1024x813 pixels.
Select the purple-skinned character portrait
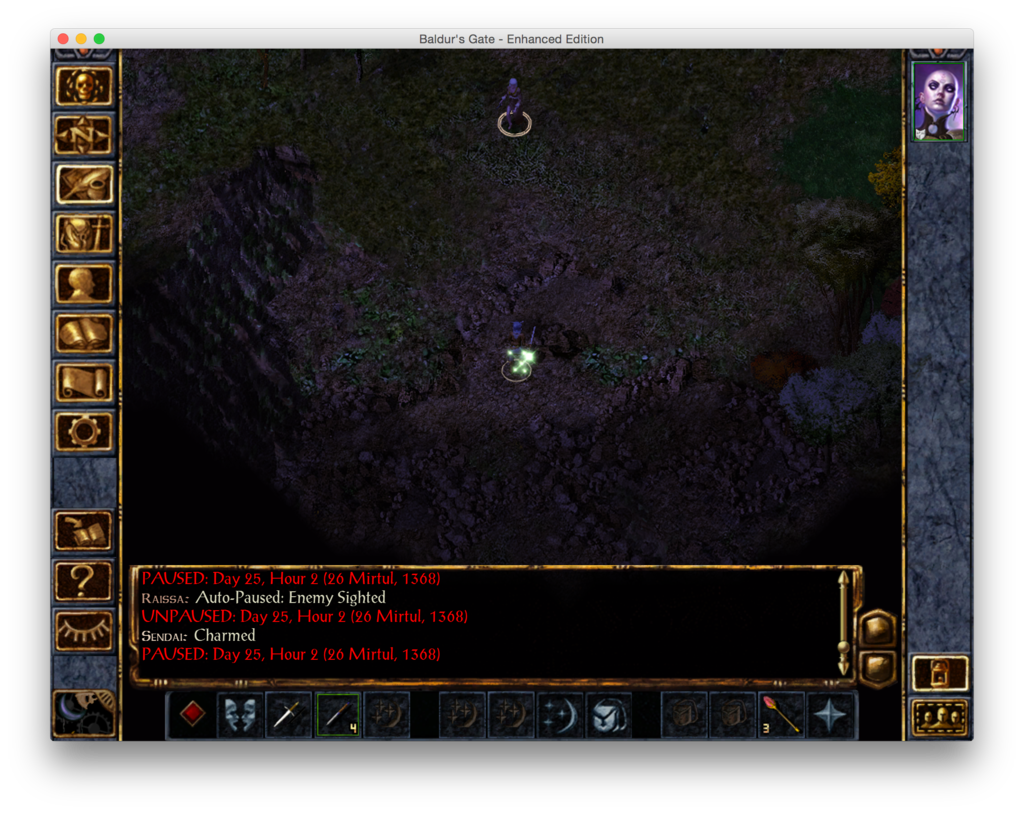click(x=939, y=101)
